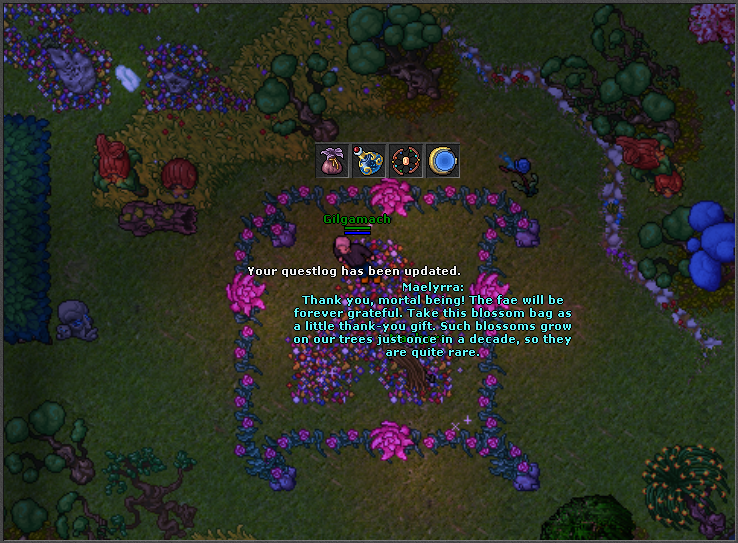Select the pink blossom bag icon
Image resolution: width=738 pixels, height=543 pixels.
(332, 161)
